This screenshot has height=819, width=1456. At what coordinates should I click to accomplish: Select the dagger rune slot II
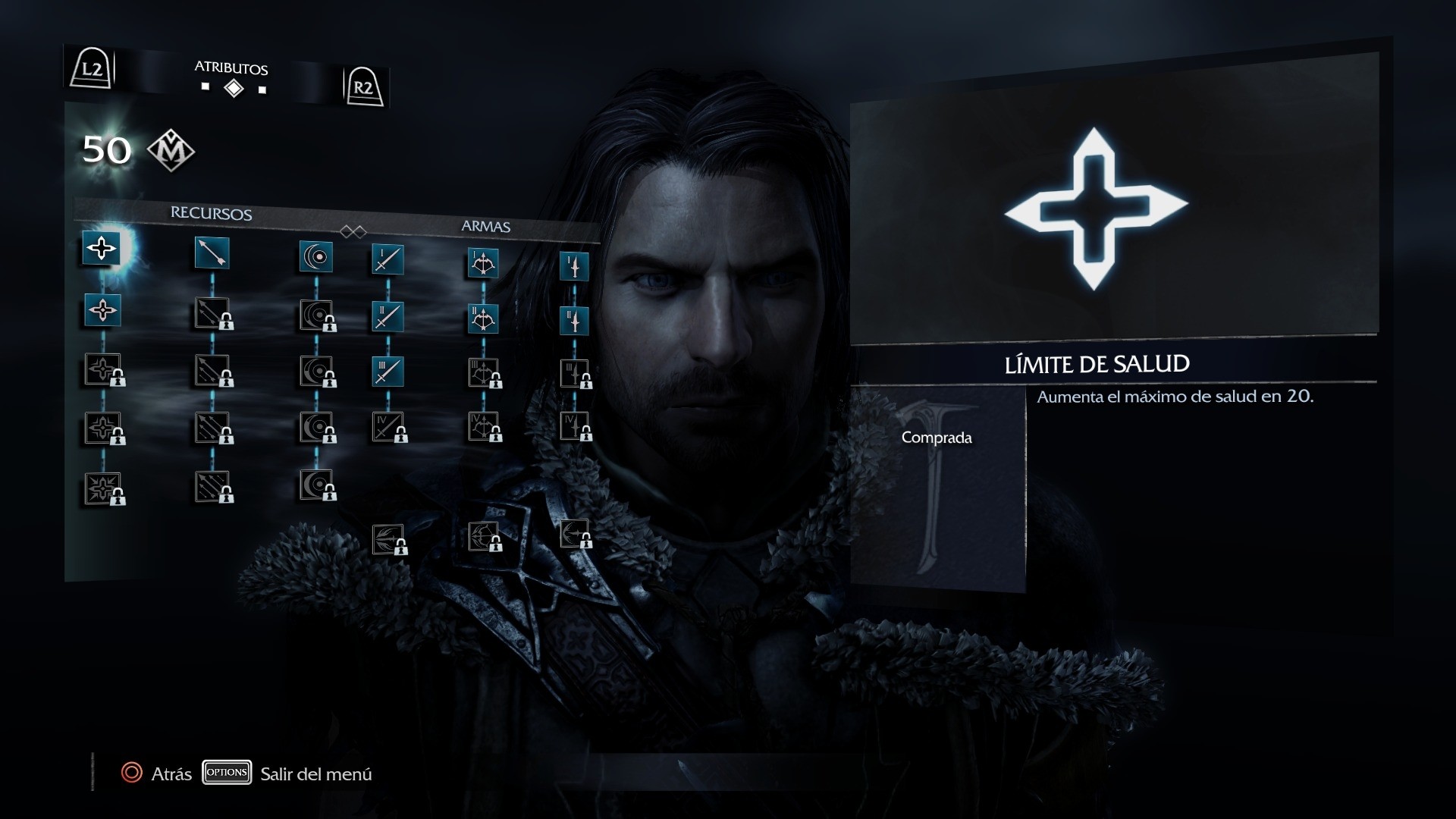click(x=574, y=322)
